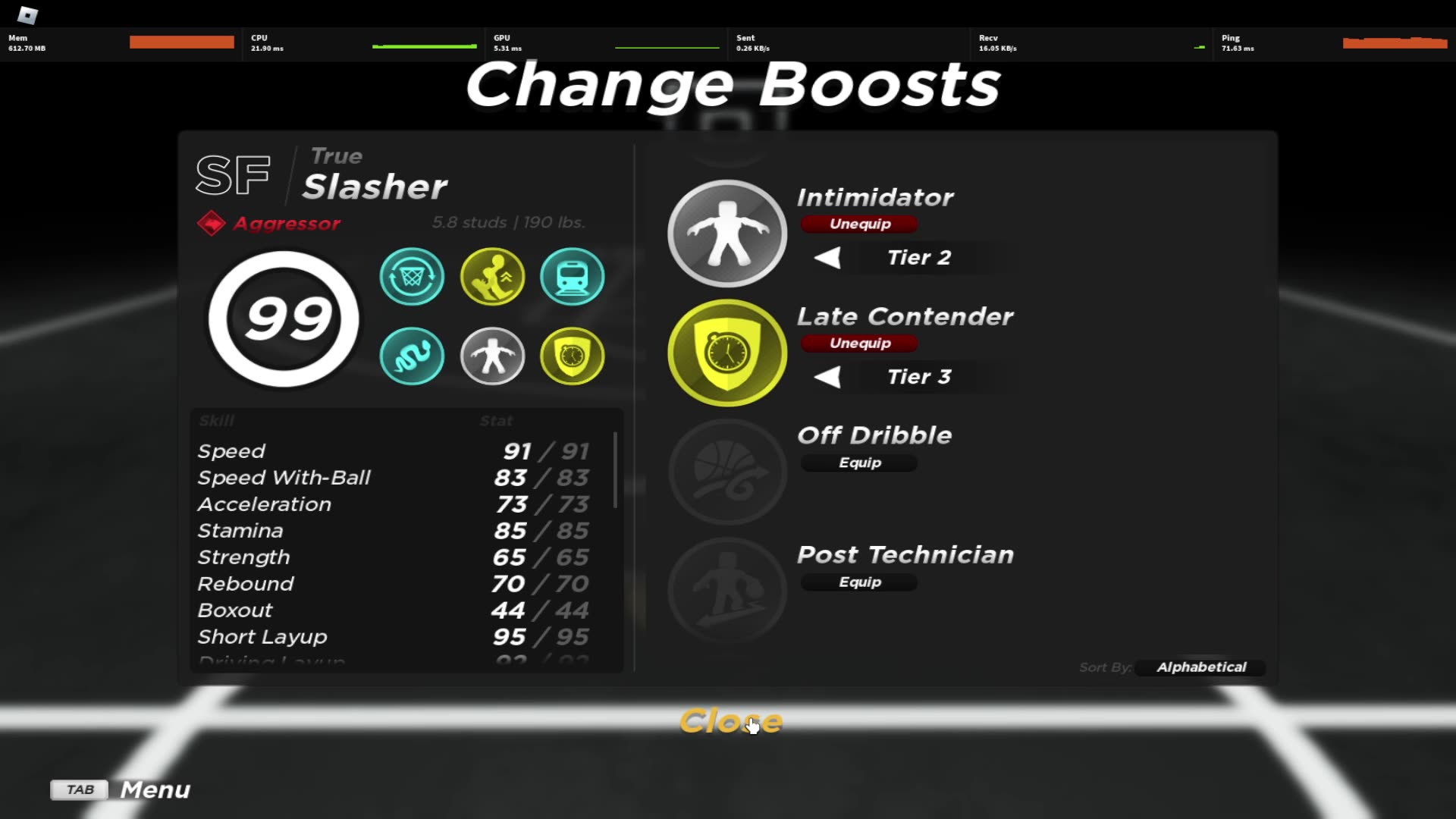Image resolution: width=1456 pixels, height=819 pixels.
Task: Change the Alphabetical sort option
Action: (1200, 667)
